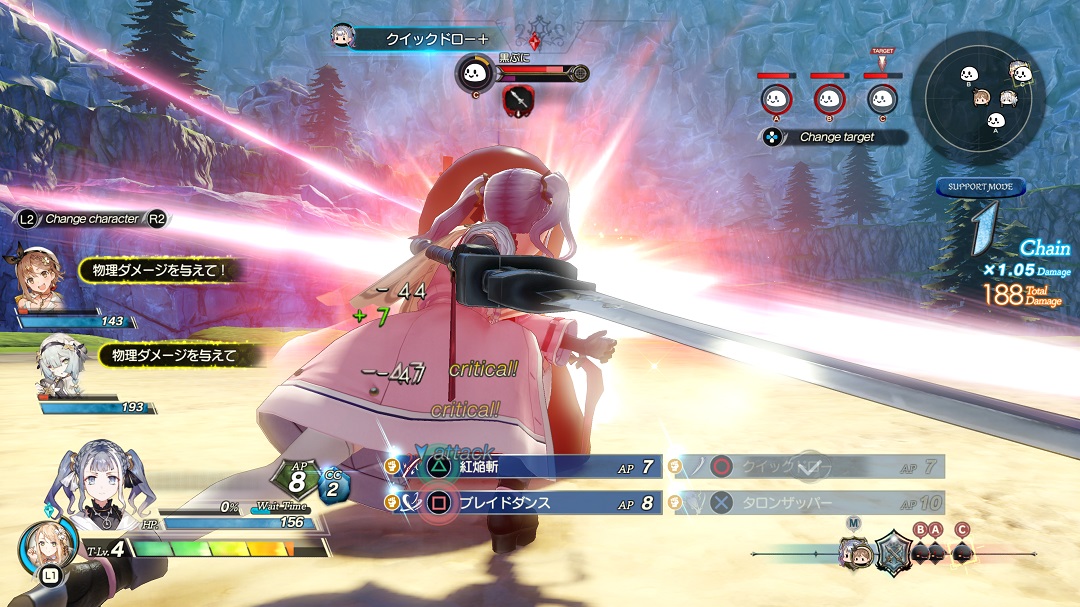The width and height of the screenshot is (1080, 607).
Task: Select the ブレイドダンス skill
Action: tap(524, 503)
